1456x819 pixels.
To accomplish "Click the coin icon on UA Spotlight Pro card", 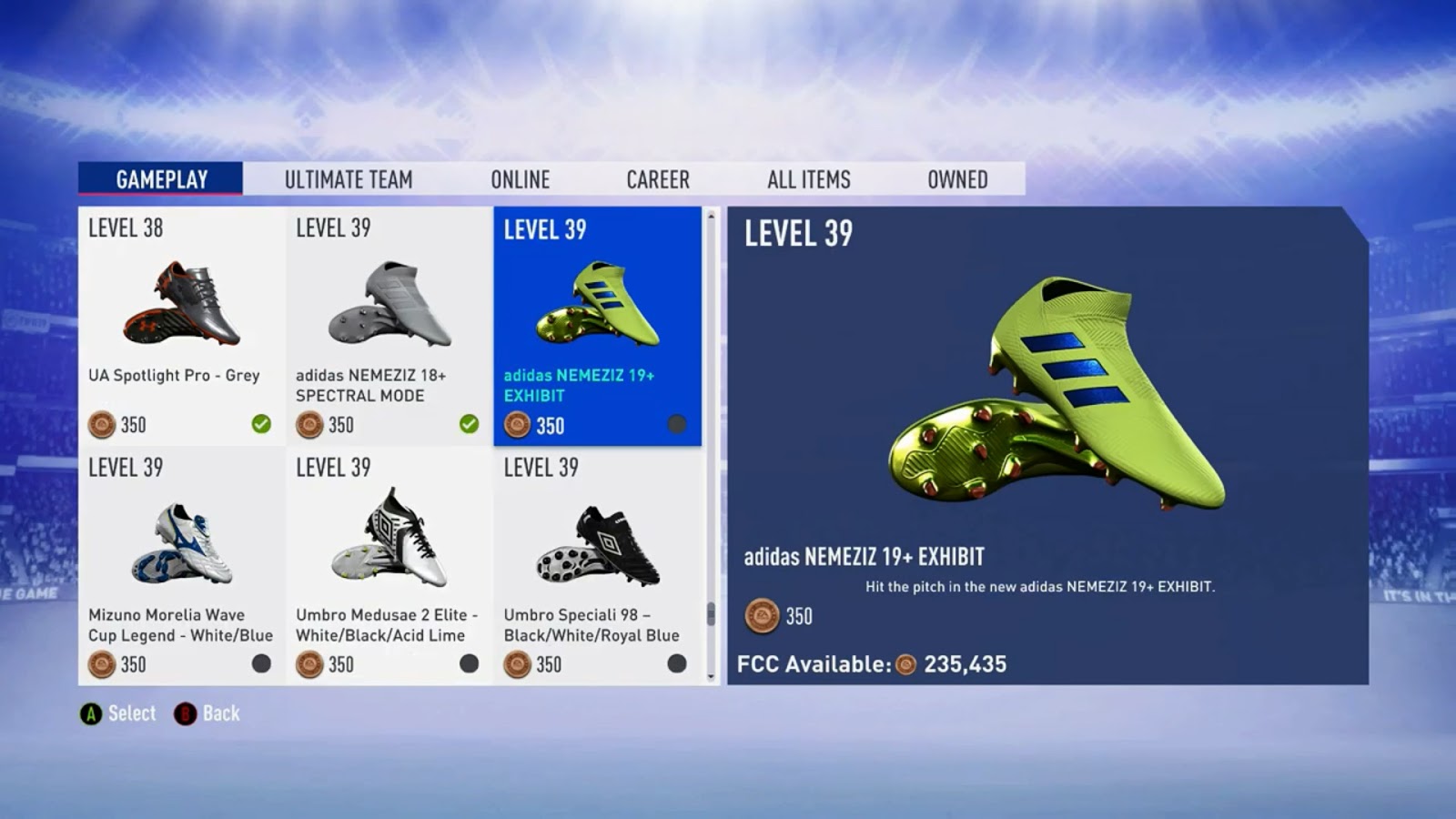I will (99, 425).
